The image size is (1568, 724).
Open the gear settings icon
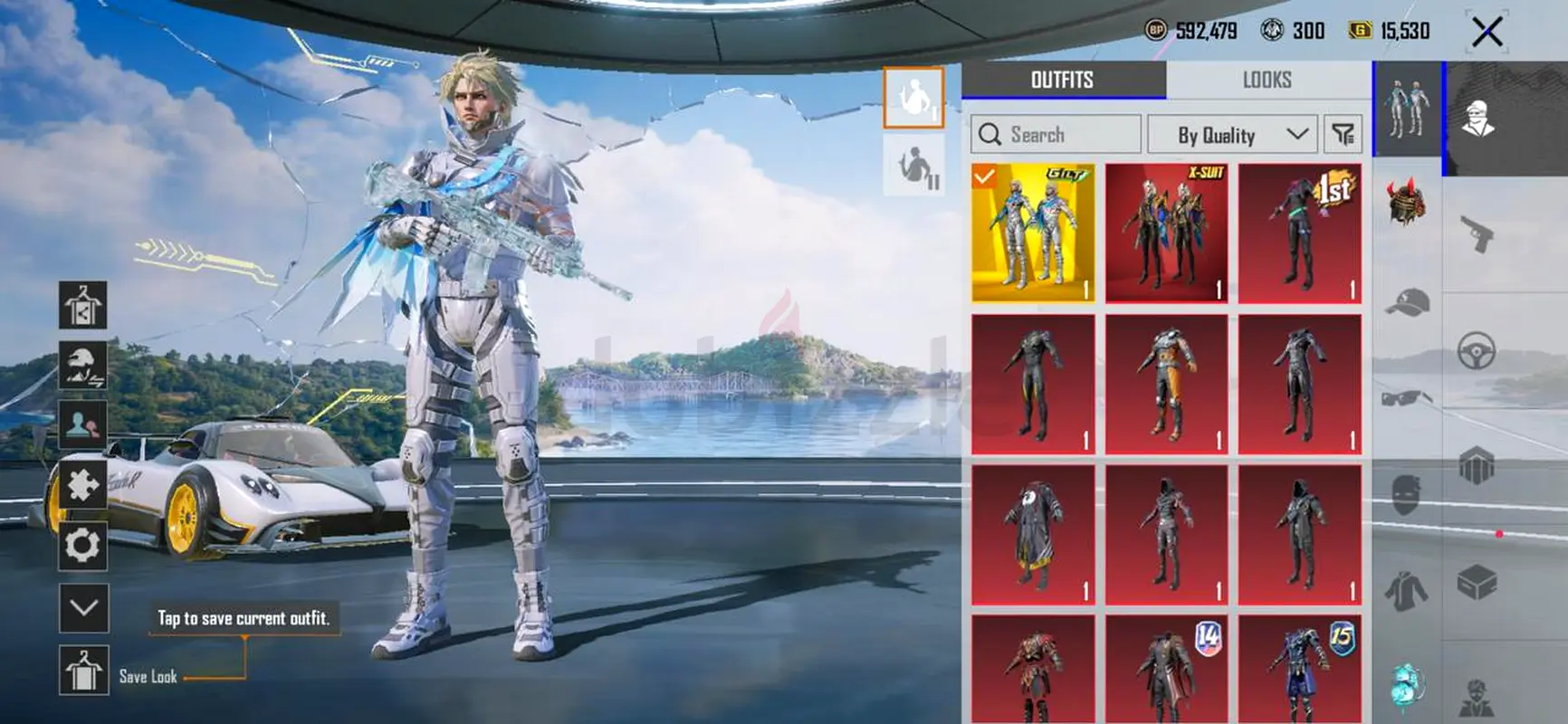83,546
